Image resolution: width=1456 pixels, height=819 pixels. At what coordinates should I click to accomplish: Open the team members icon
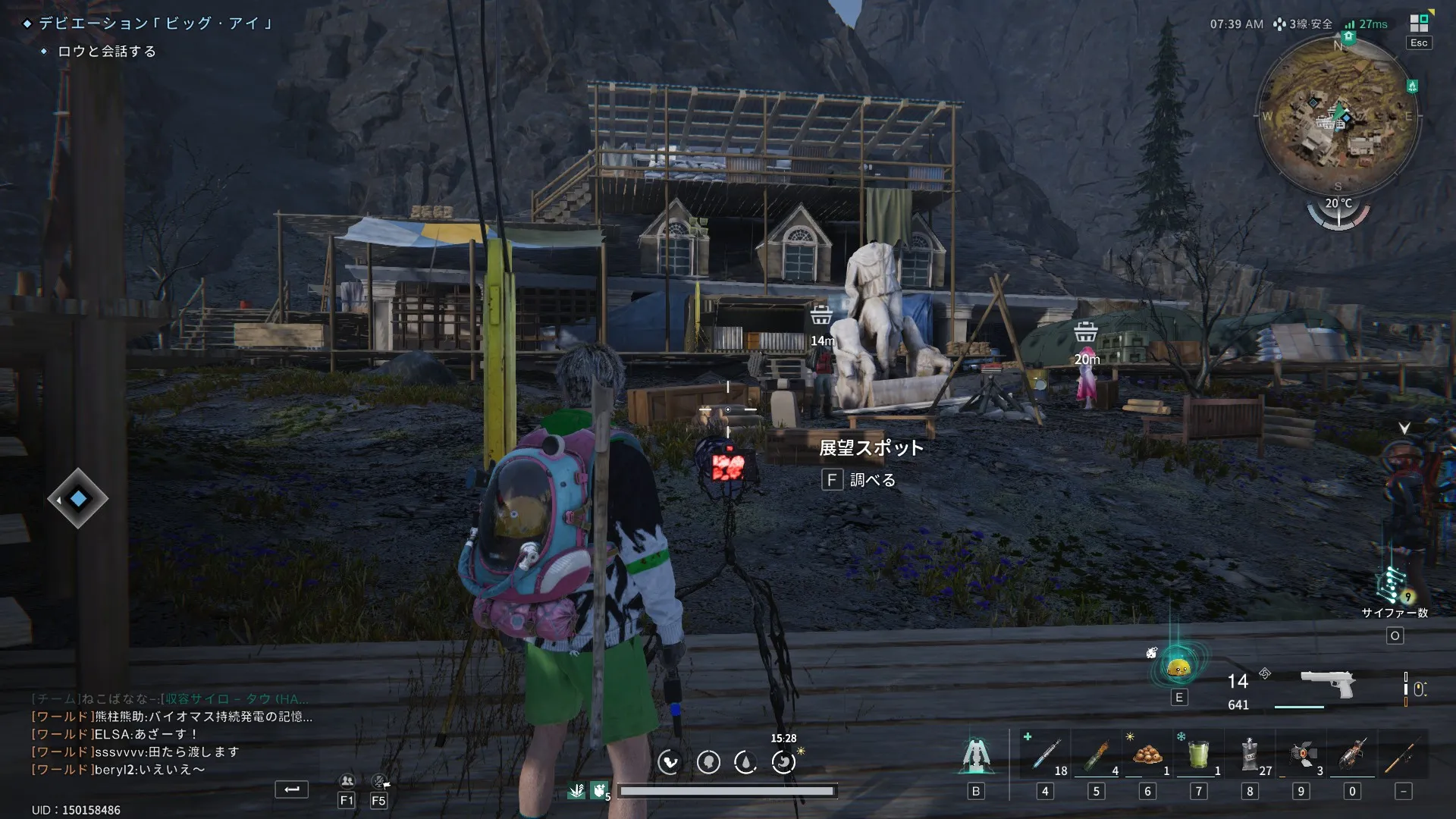[347, 781]
